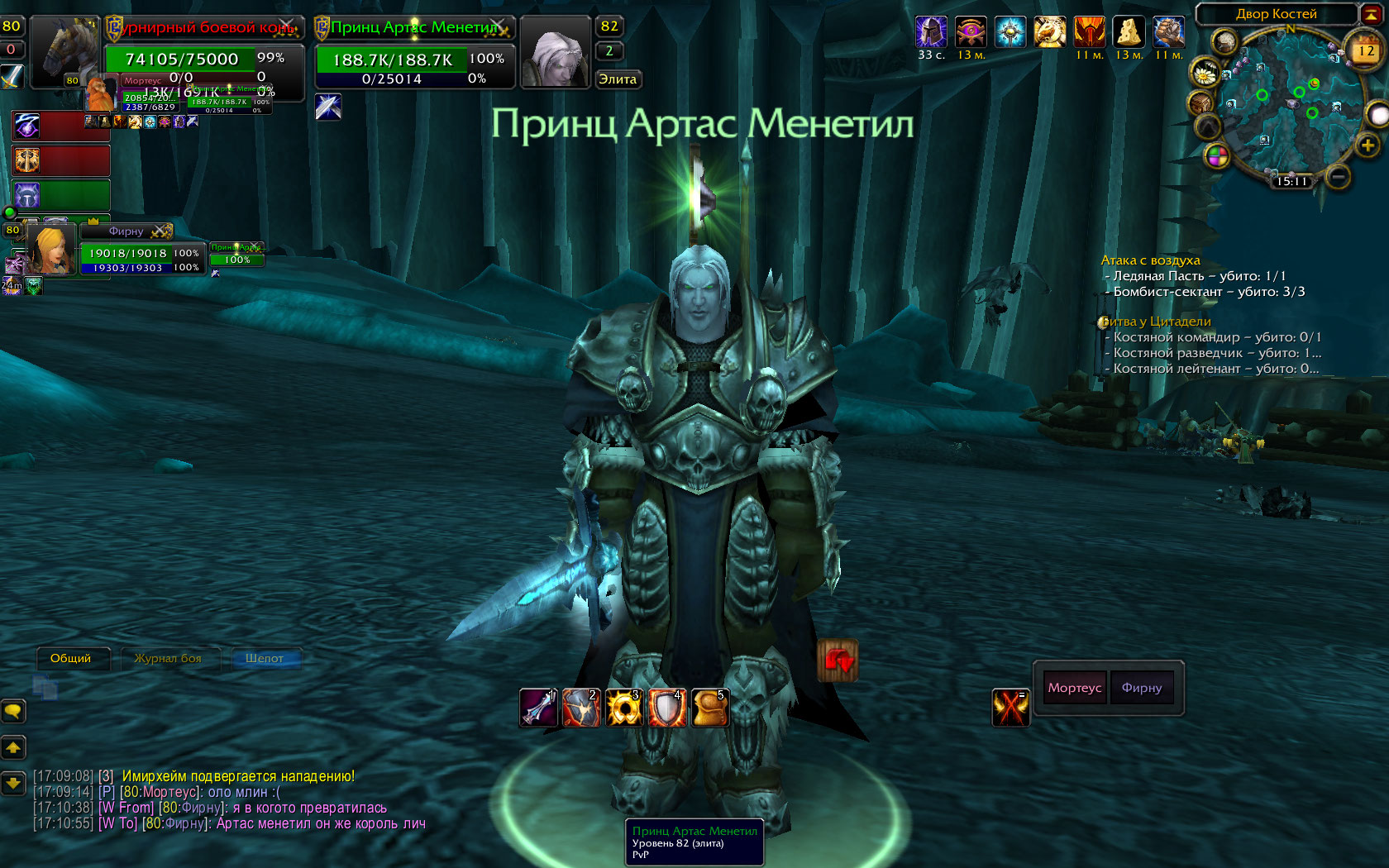
Task: Activate the sword ability in slot 1
Action: [x=538, y=708]
